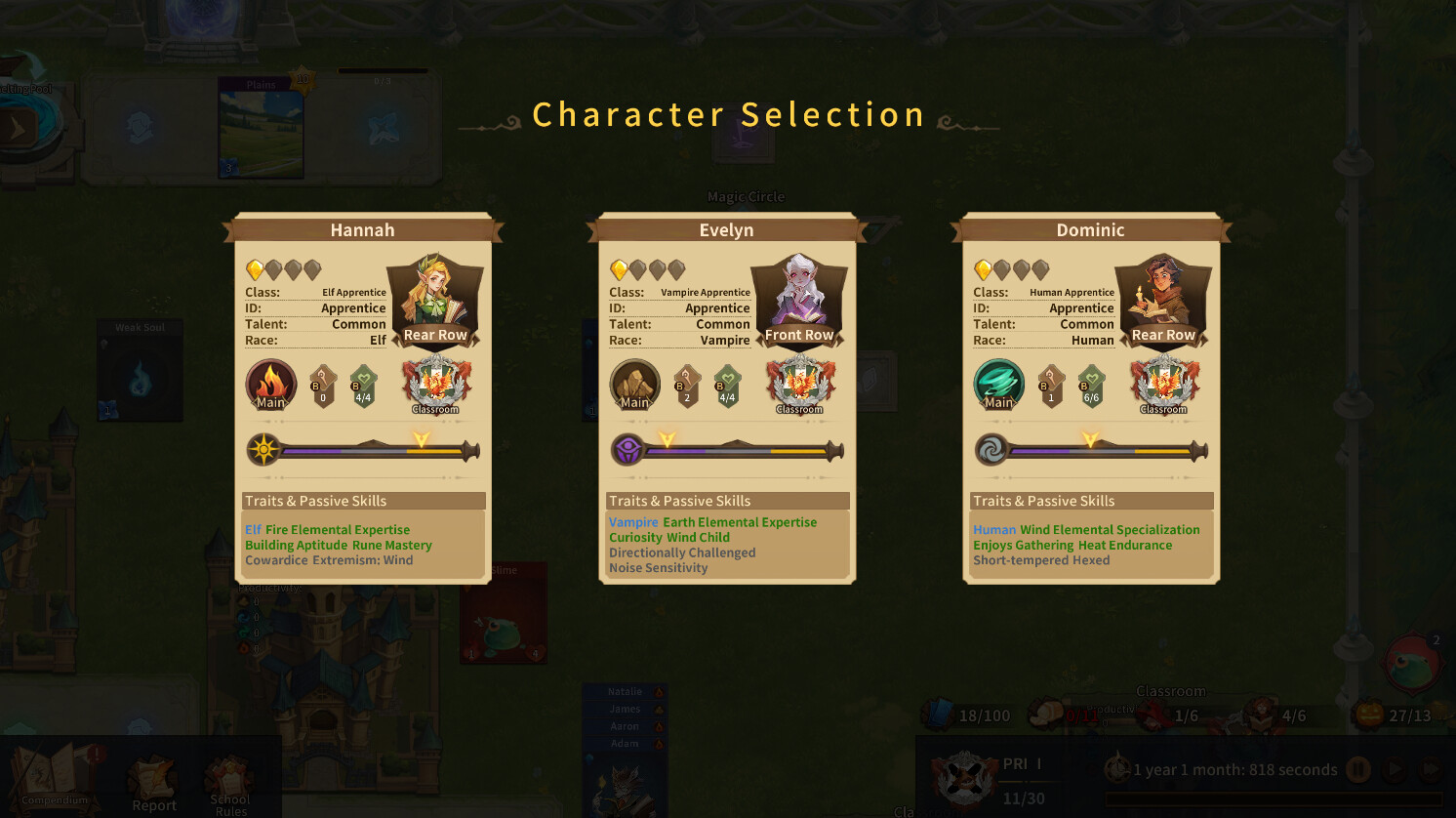This screenshot has width=1456, height=818.
Task: Click Hannah's sun alignment bar icon
Action: tap(263, 450)
